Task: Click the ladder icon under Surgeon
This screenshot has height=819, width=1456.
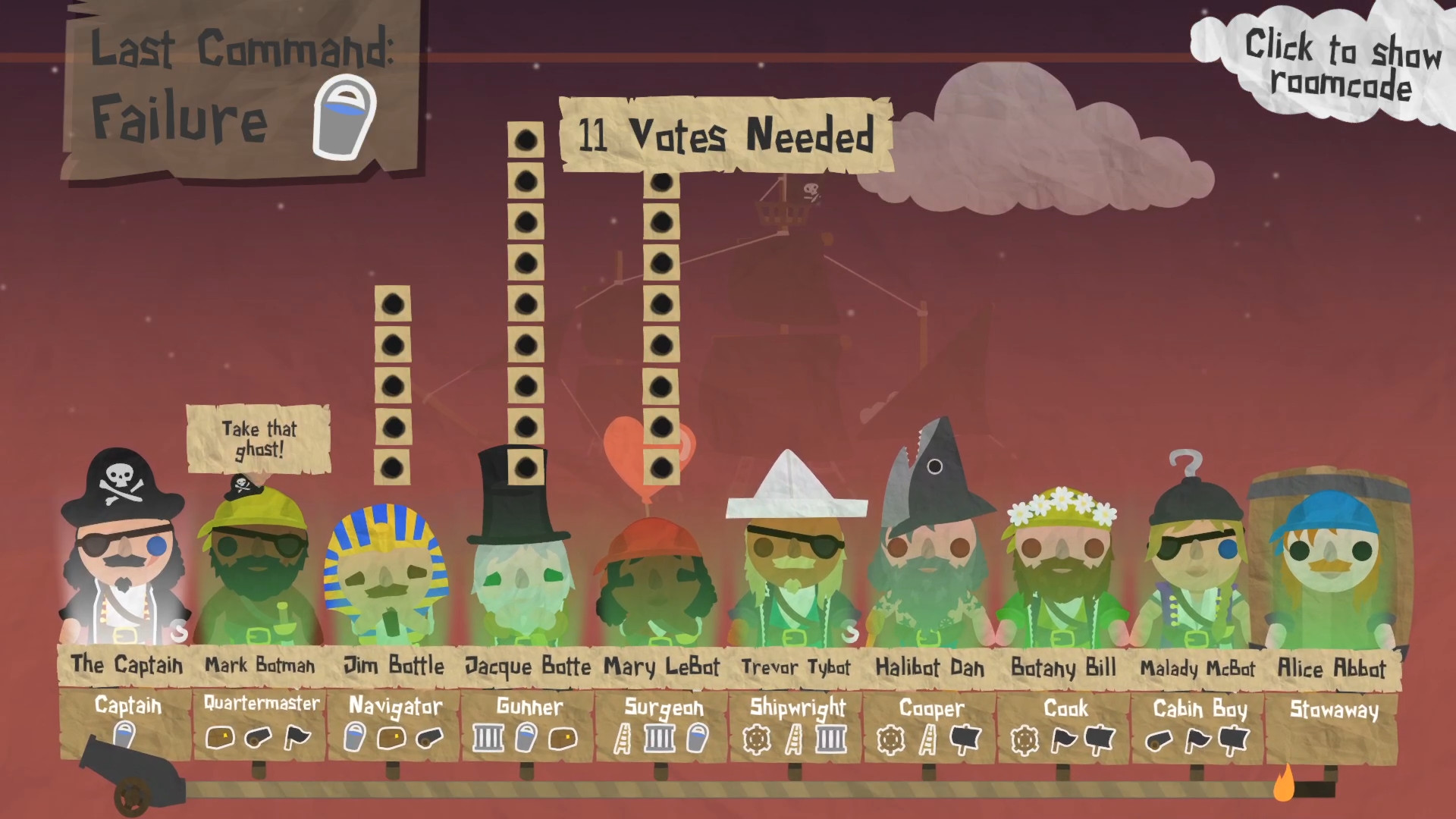Action: (x=622, y=737)
